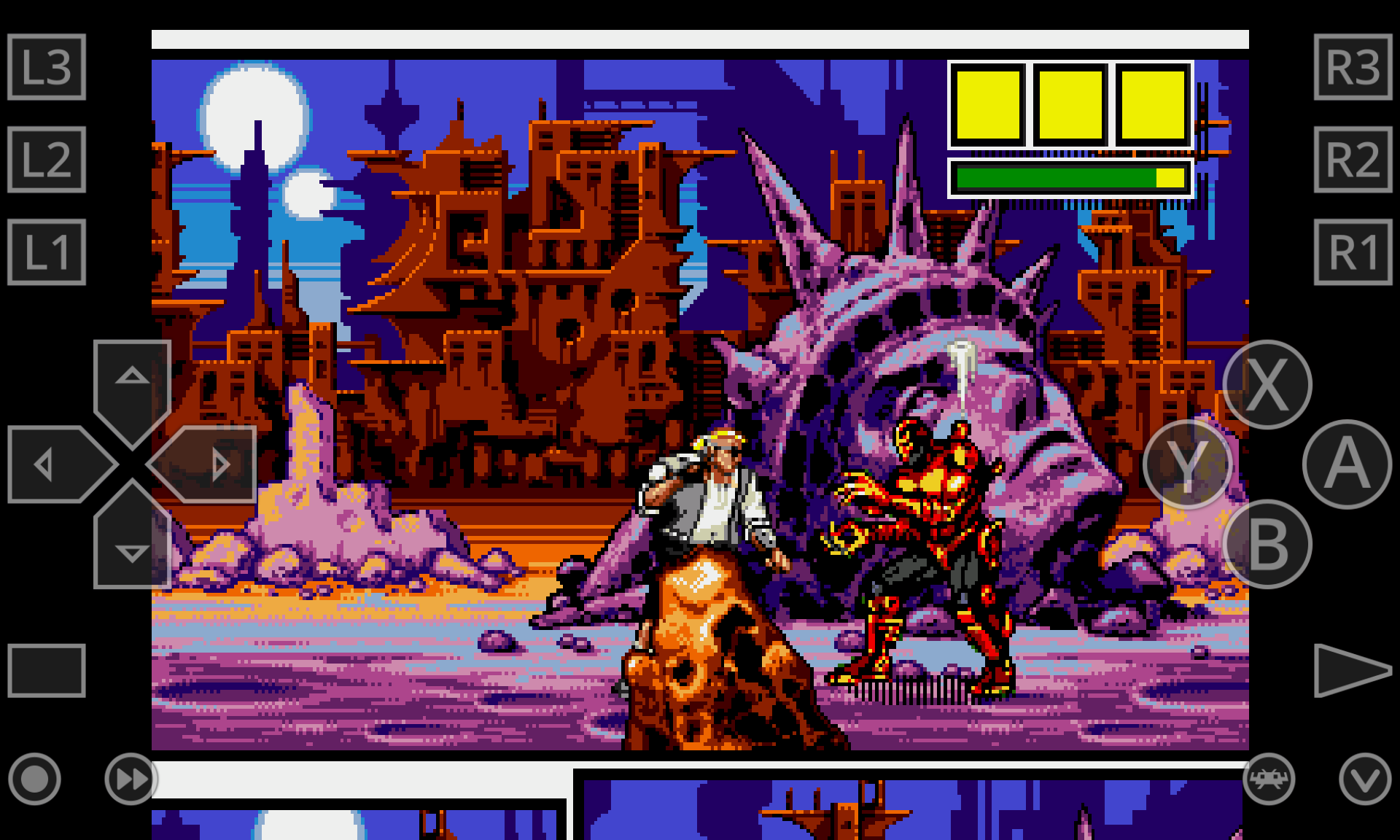1400x840 pixels.
Task: Tap the round B face button
Action: coord(1267,544)
